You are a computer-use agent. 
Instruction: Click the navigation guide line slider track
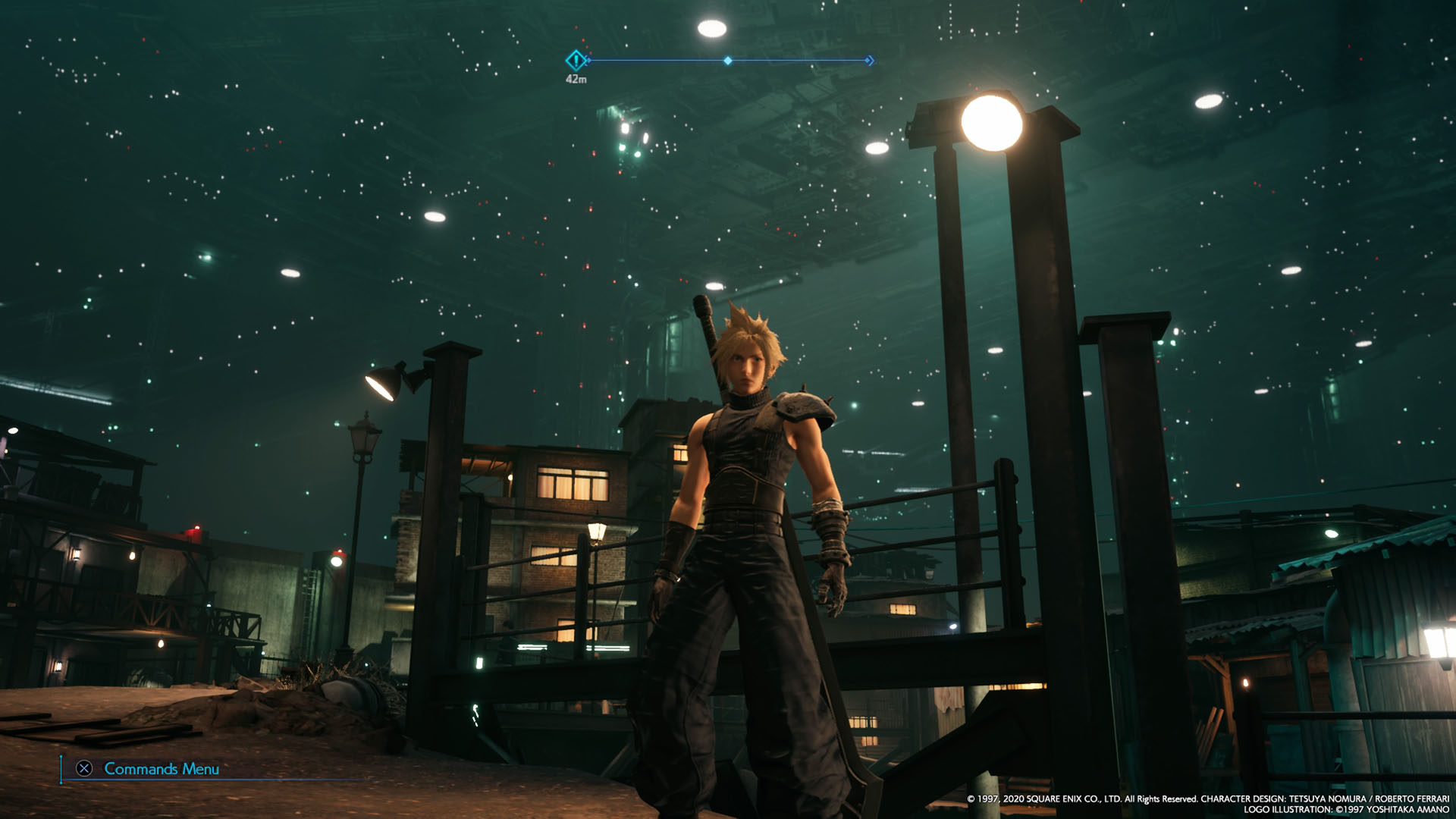(x=660, y=60)
